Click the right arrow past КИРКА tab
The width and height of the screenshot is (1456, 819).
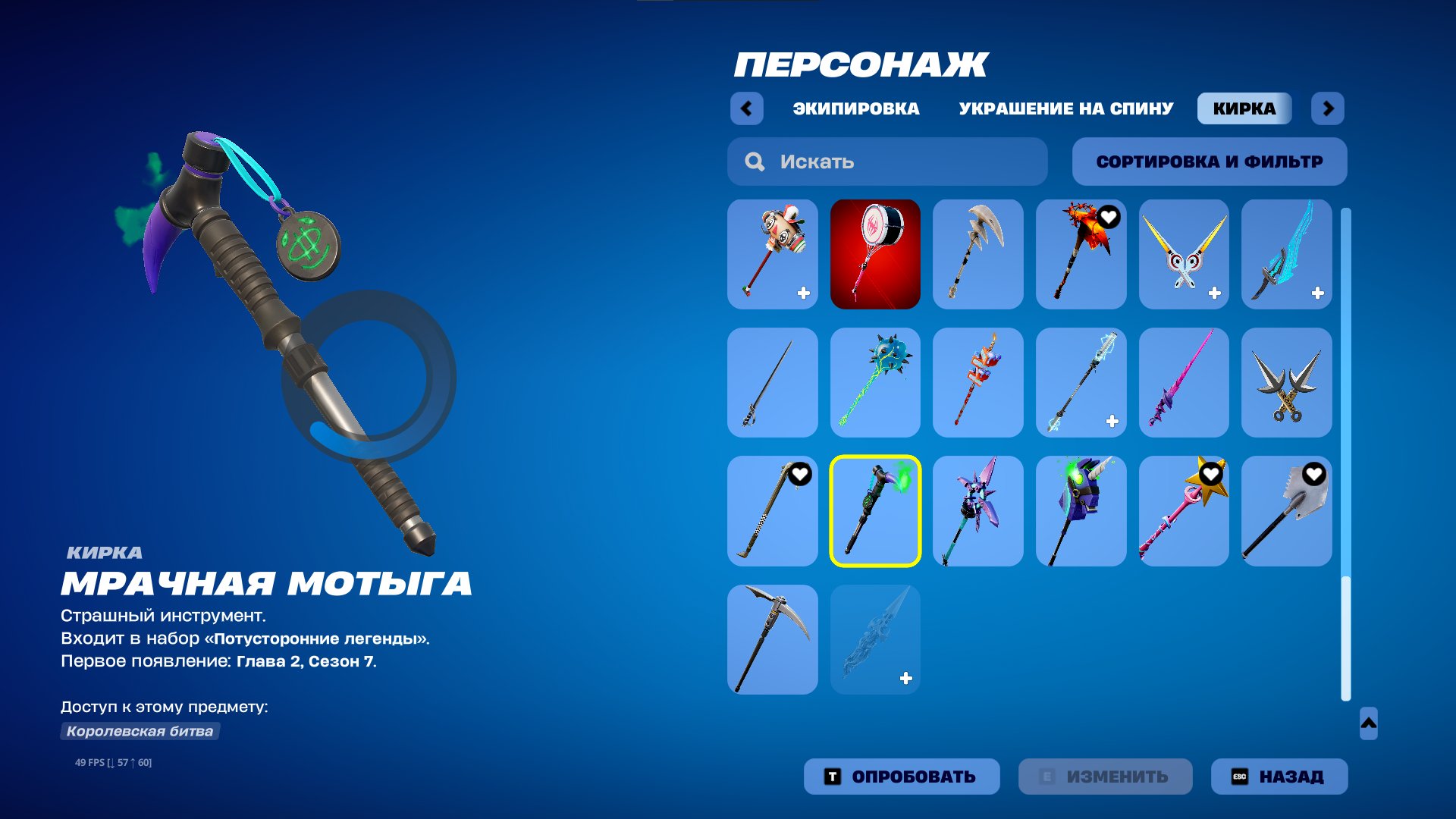1329,108
